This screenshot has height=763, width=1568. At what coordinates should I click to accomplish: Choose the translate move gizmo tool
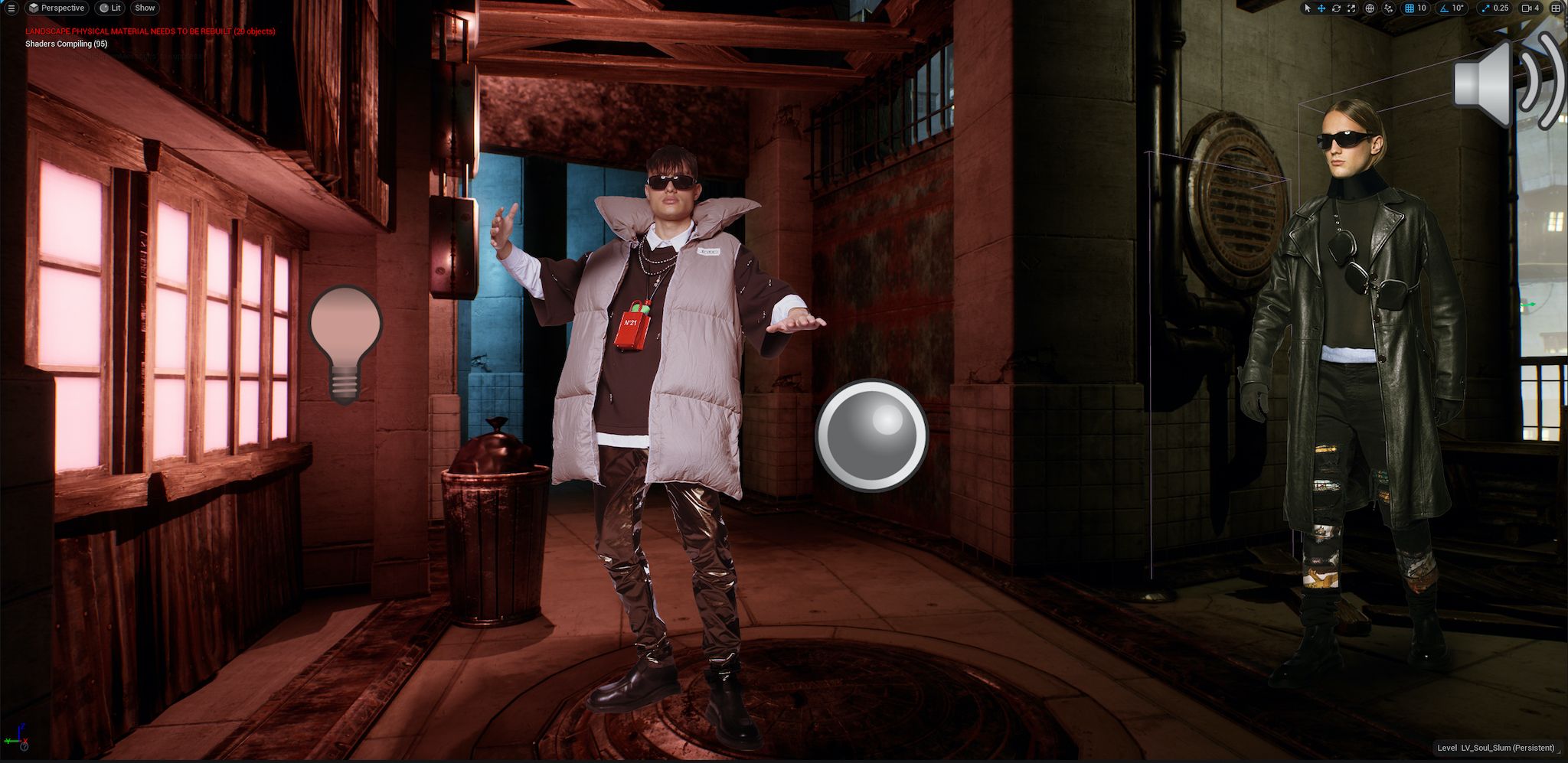coord(1321,8)
